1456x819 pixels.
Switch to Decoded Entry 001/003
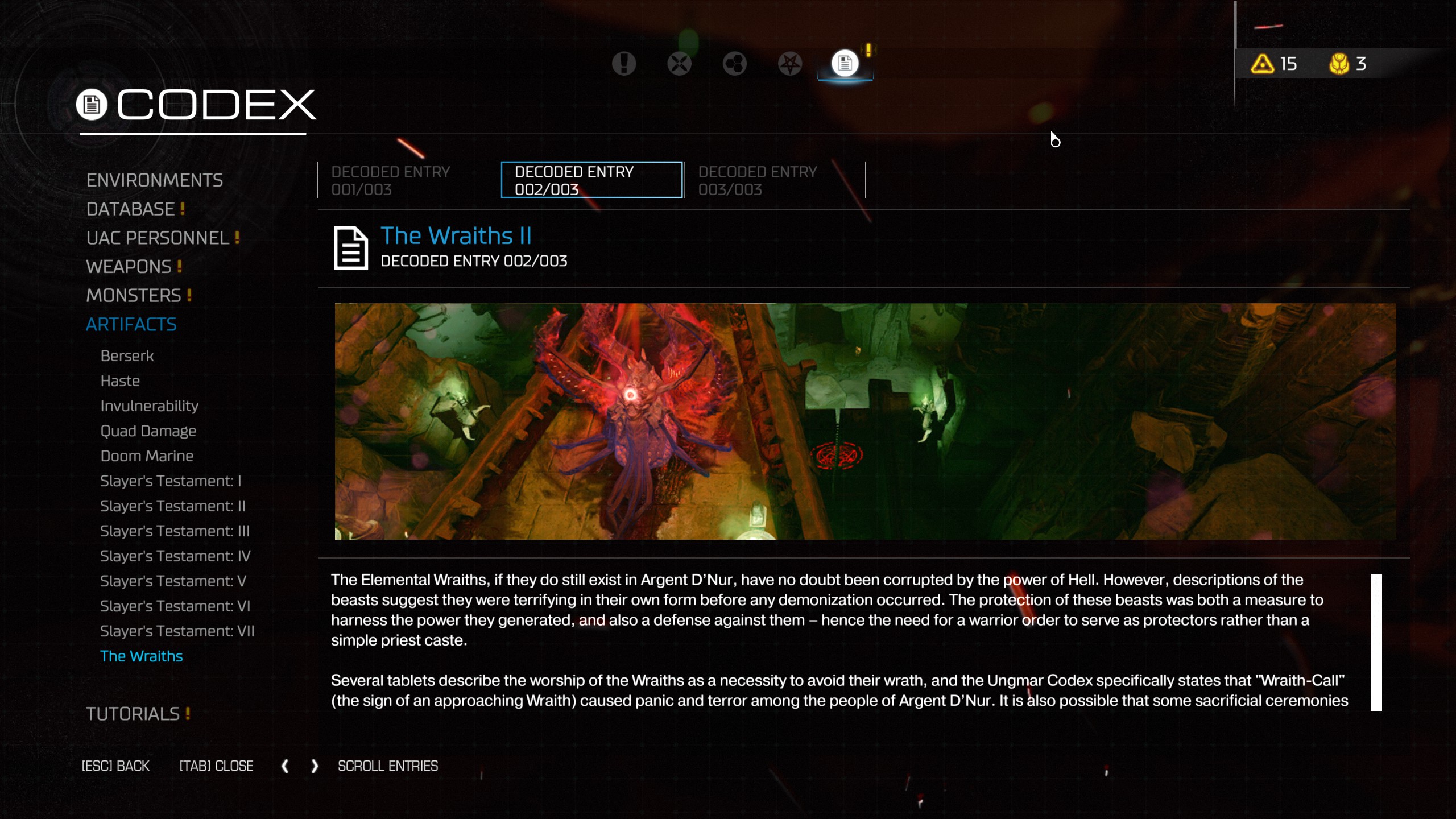(x=407, y=180)
